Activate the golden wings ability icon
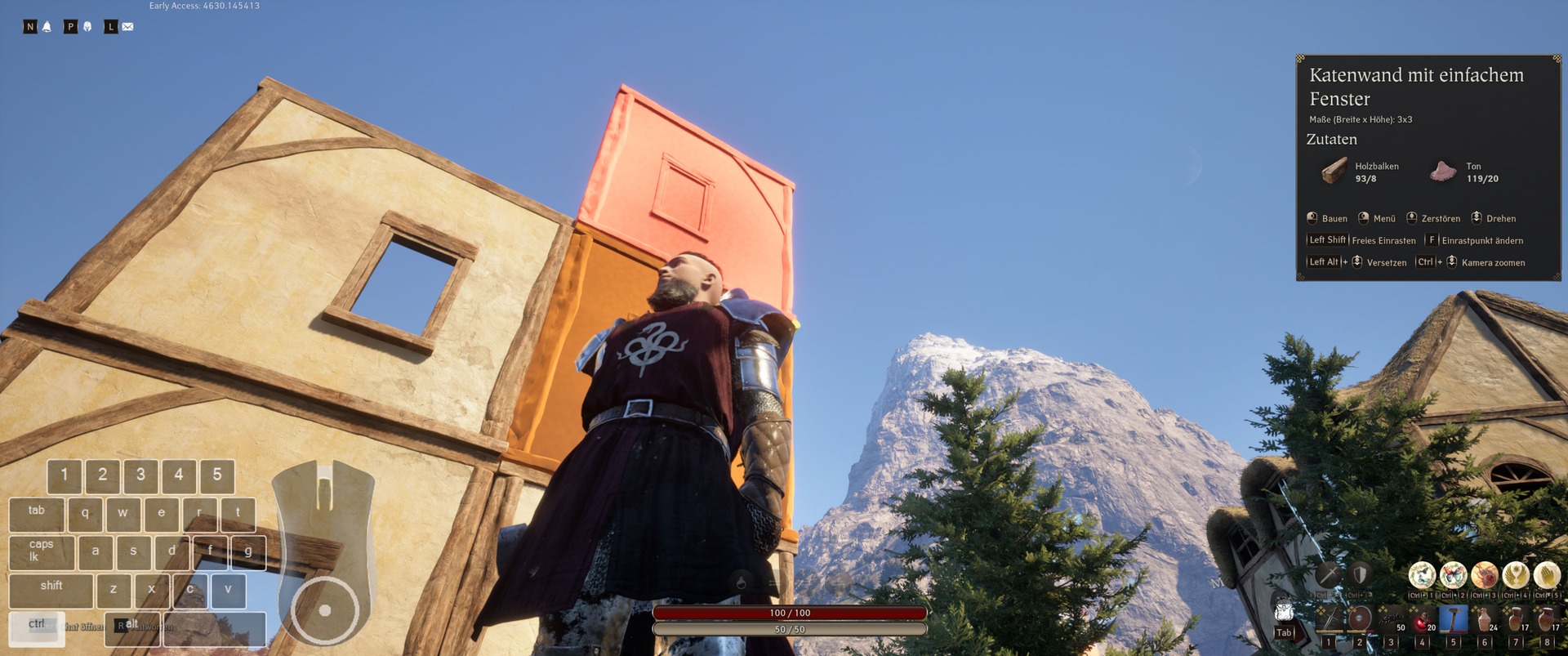The height and width of the screenshot is (656, 1568). 1516,575
